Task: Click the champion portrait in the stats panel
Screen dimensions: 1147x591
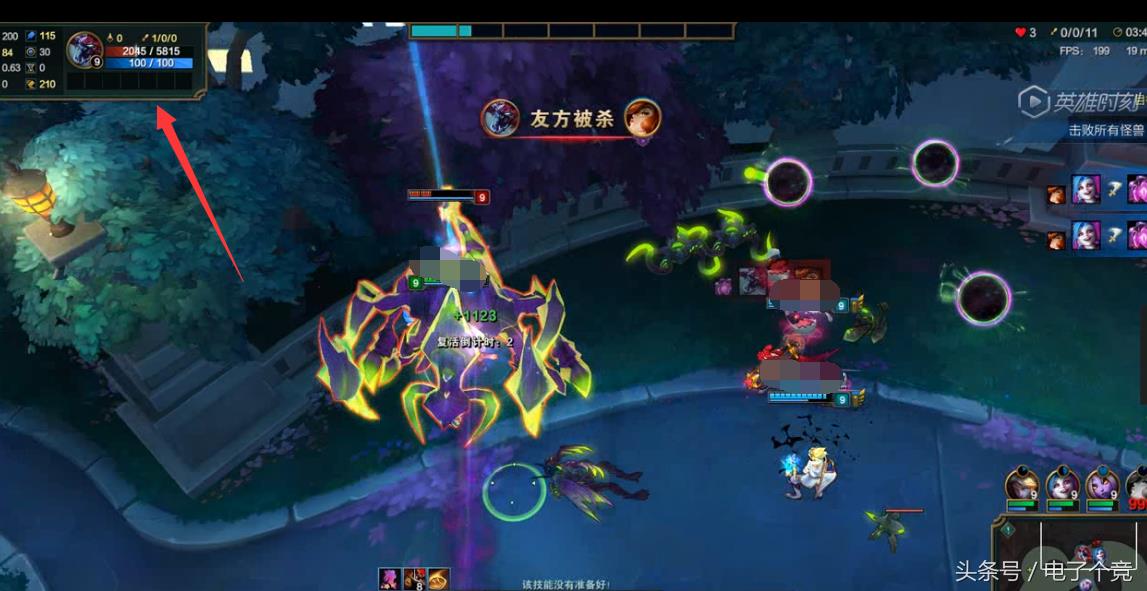Action: [x=83, y=48]
